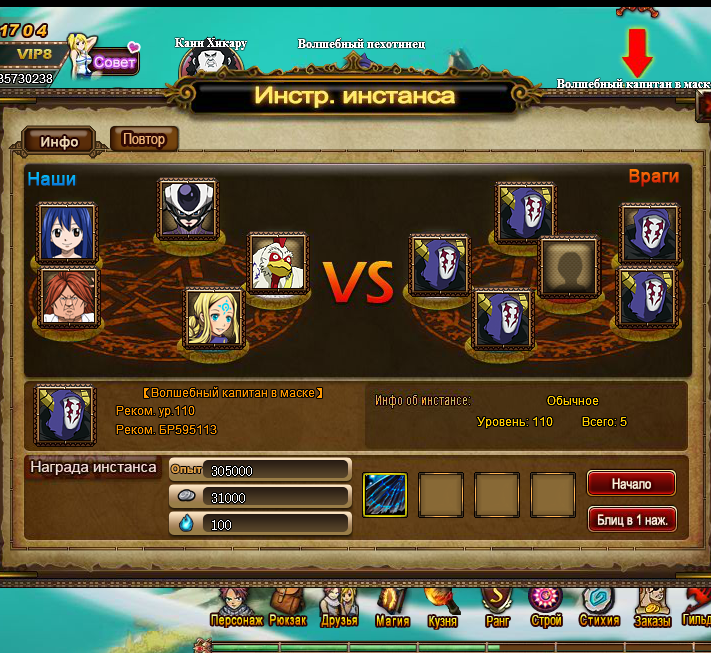The image size is (711, 653).
Task: Open the Строй formation menu
Action: [x=547, y=605]
